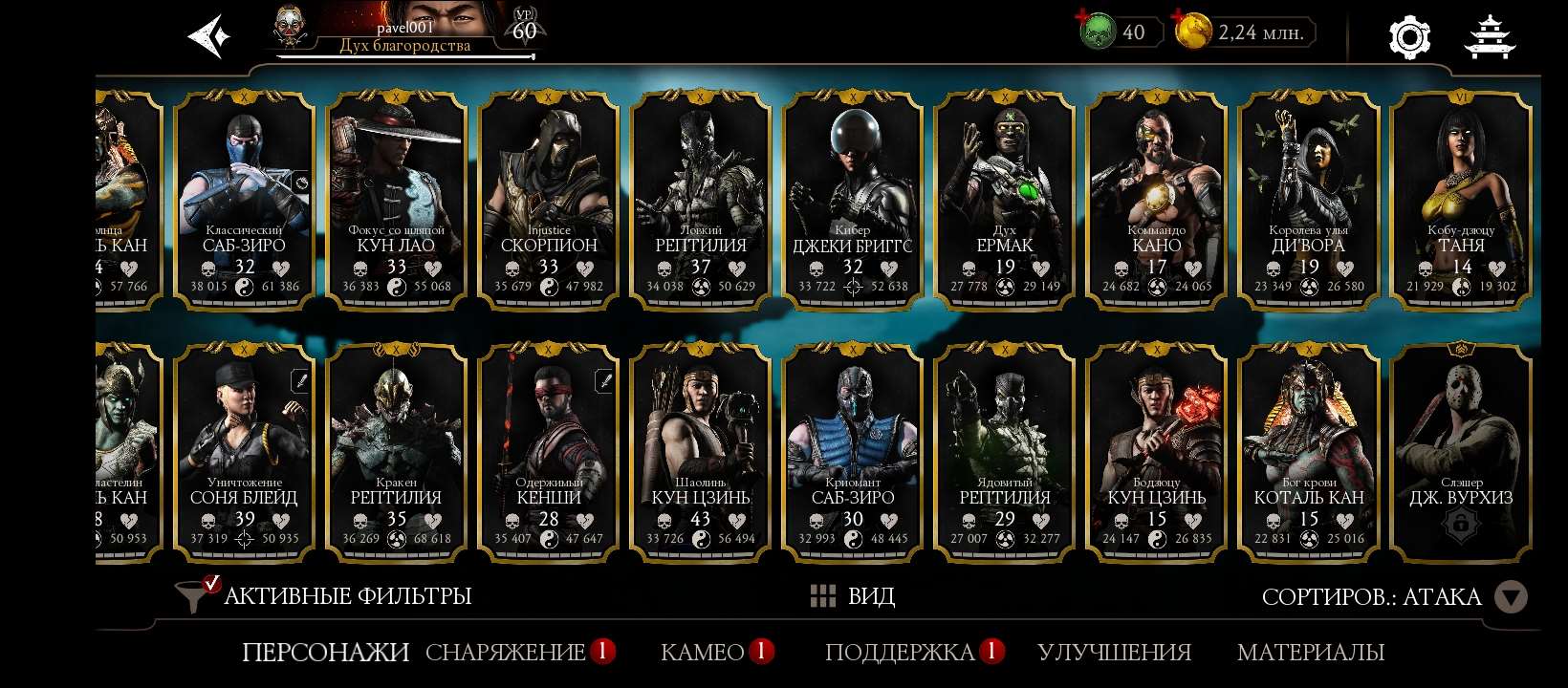Expand the sort options with the down arrow
Image resolution: width=1568 pixels, height=688 pixels.
tap(1512, 595)
